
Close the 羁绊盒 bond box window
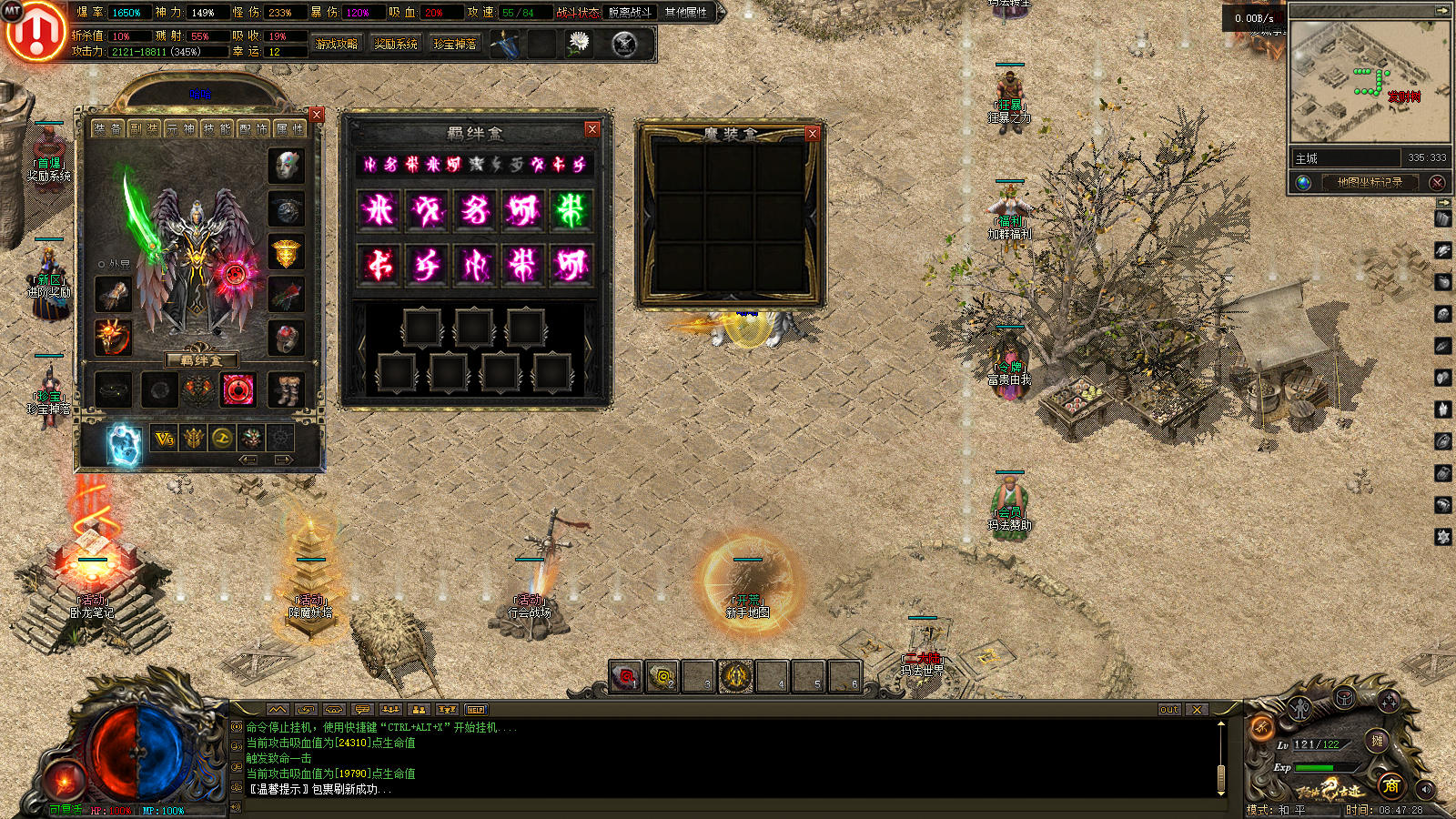(x=591, y=129)
